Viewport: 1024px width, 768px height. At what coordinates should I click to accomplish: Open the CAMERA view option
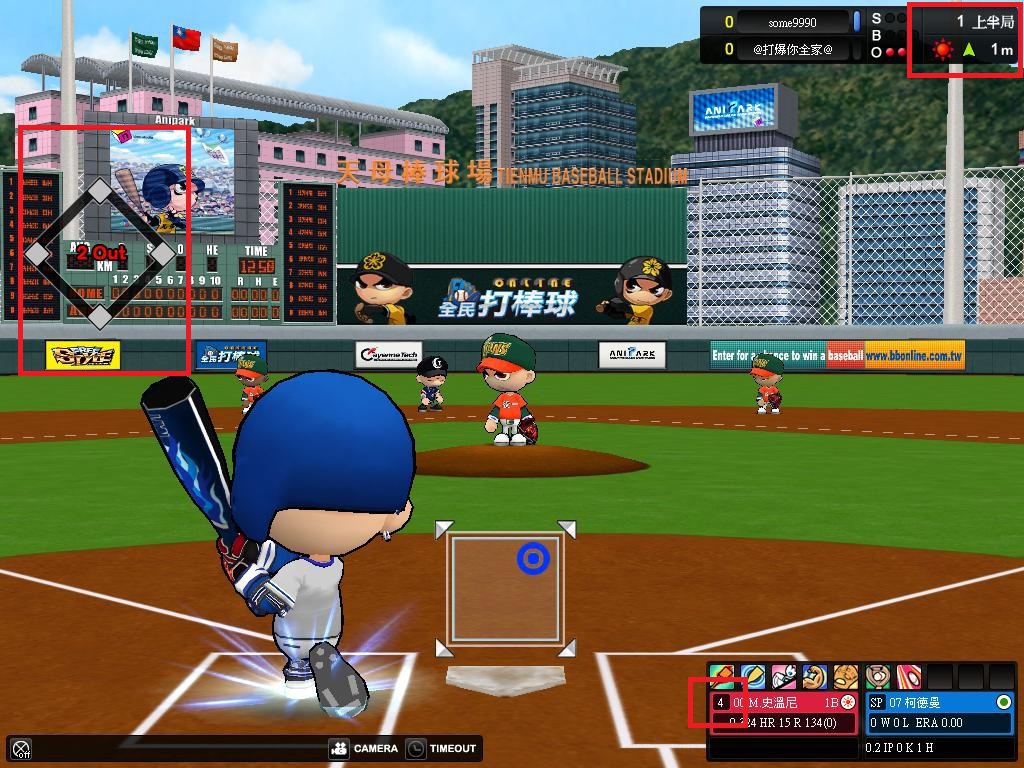tap(363, 748)
